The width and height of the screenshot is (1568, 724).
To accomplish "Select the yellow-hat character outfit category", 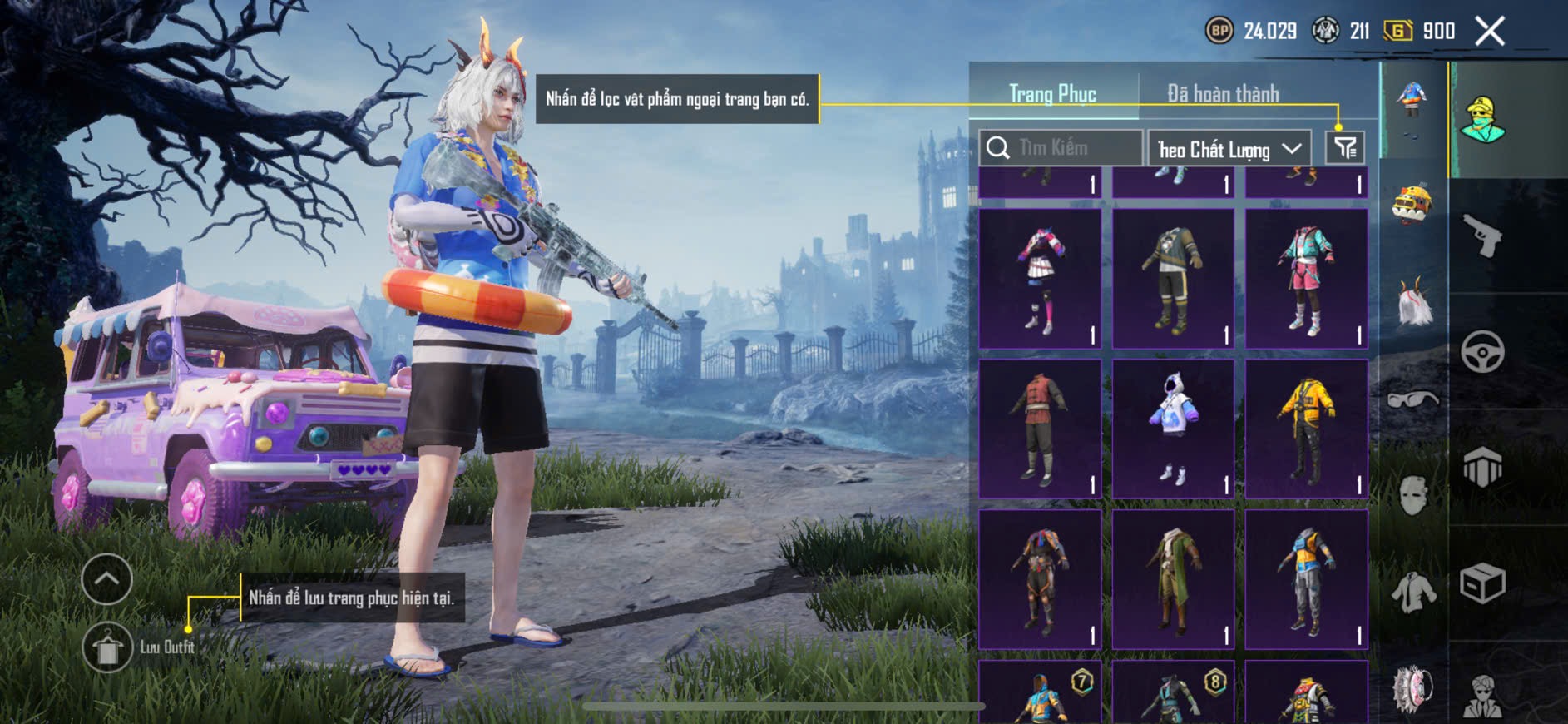I will tap(1482, 120).
